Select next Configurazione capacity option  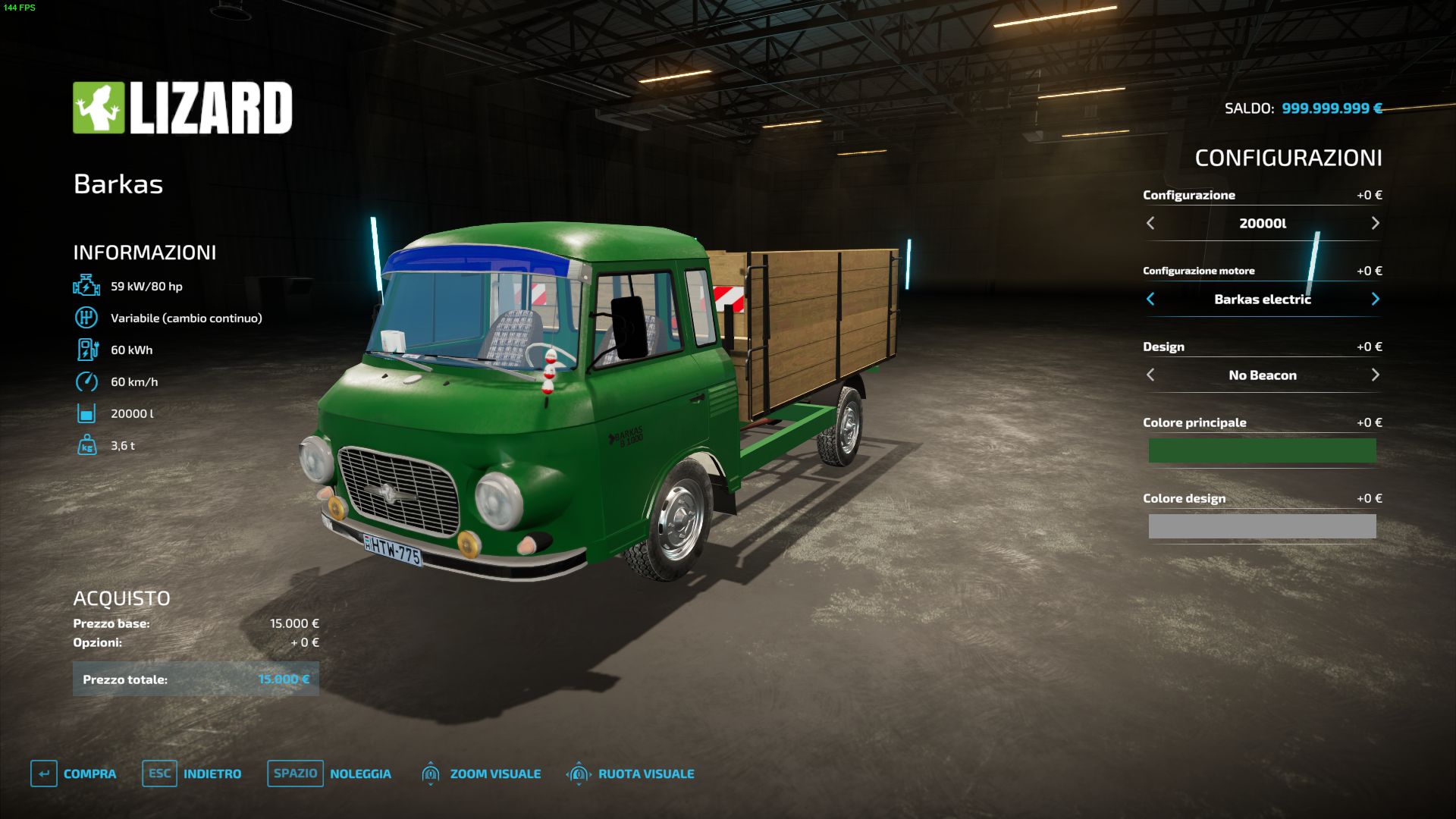[x=1375, y=223]
